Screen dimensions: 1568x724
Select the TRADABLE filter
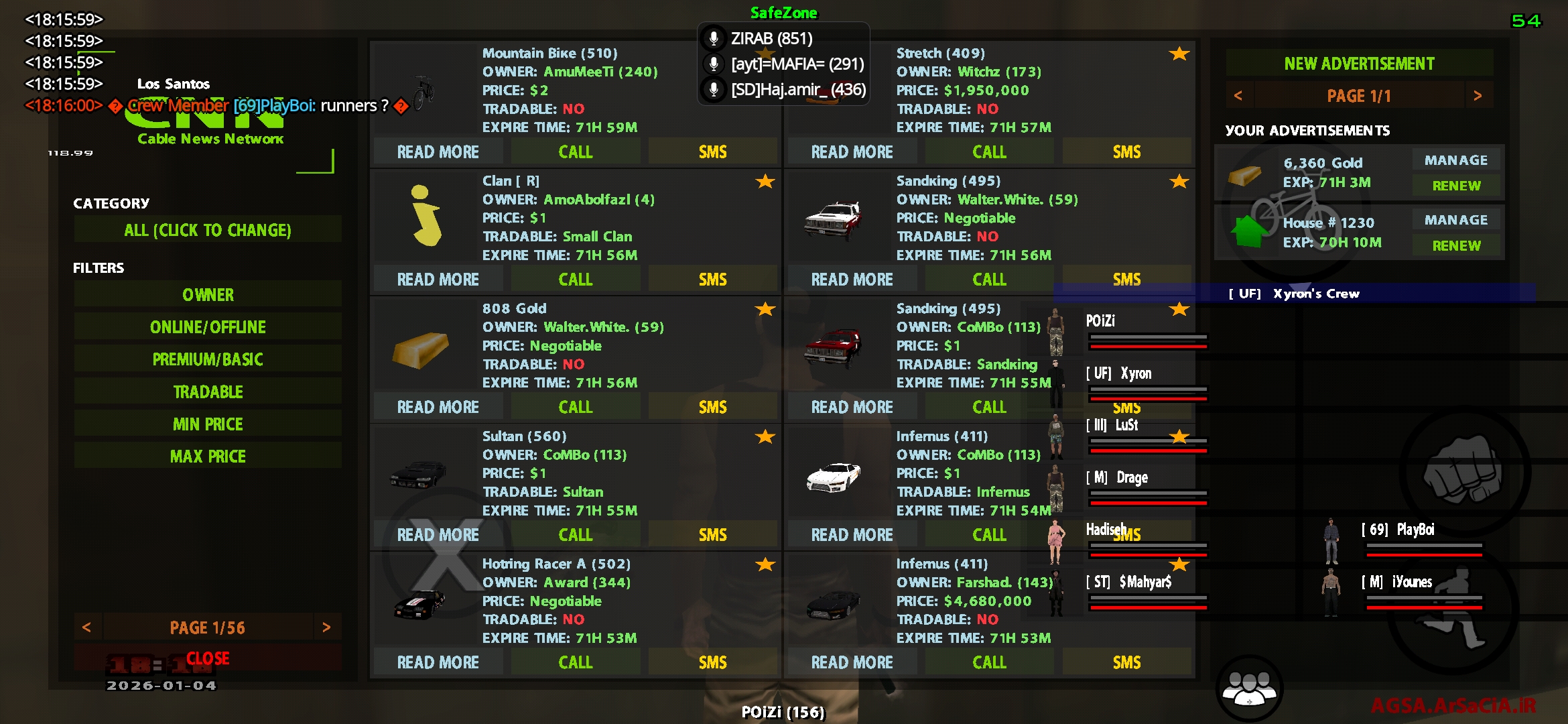coord(207,391)
